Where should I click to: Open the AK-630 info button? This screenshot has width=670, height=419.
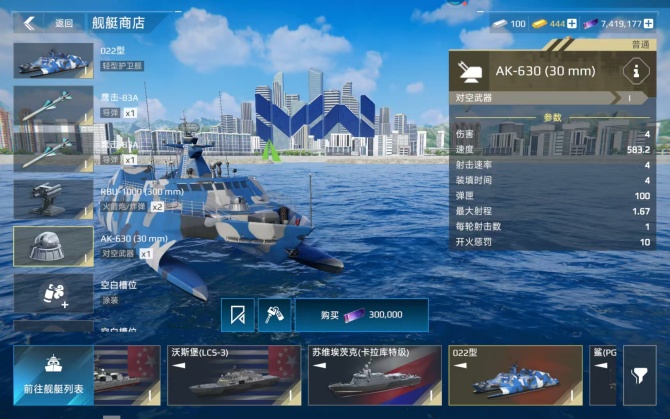click(634, 71)
